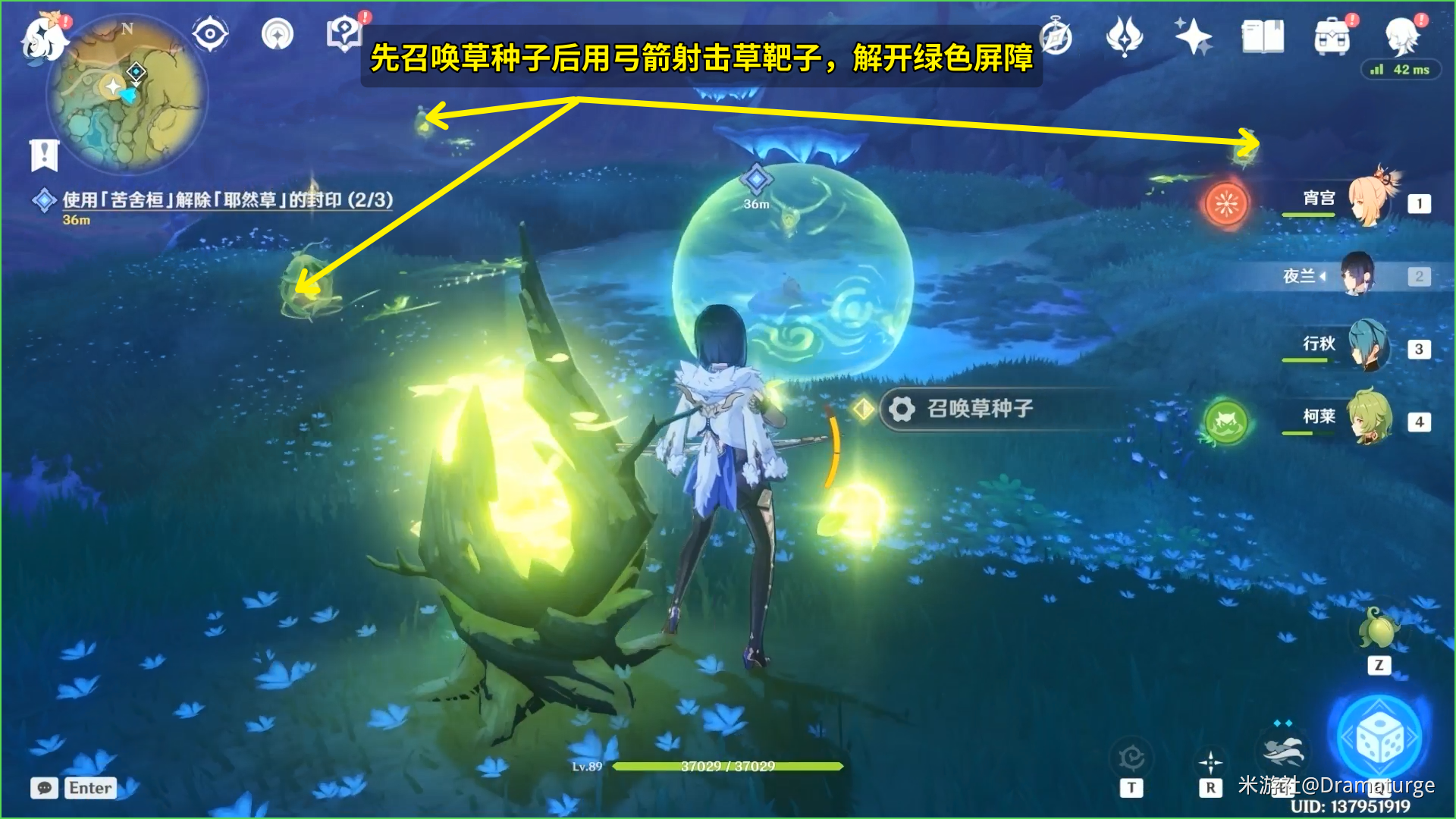Trigger the sprint dash ability icon
The width and height of the screenshot is (1456, 819).
(1283, 751)
